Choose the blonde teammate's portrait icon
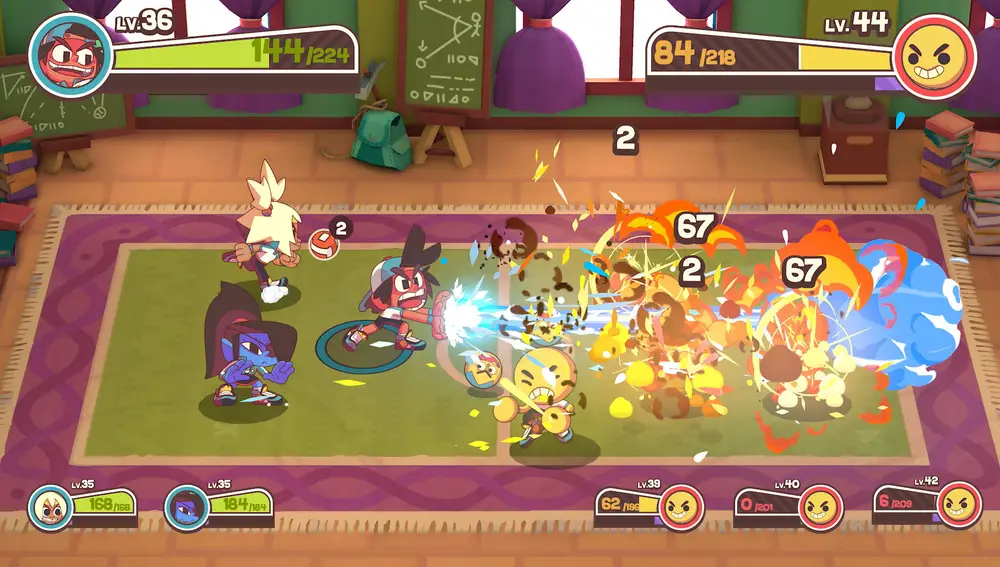Image resolution: width=1000 pixels, height=567 pixels. coord(49,507)
